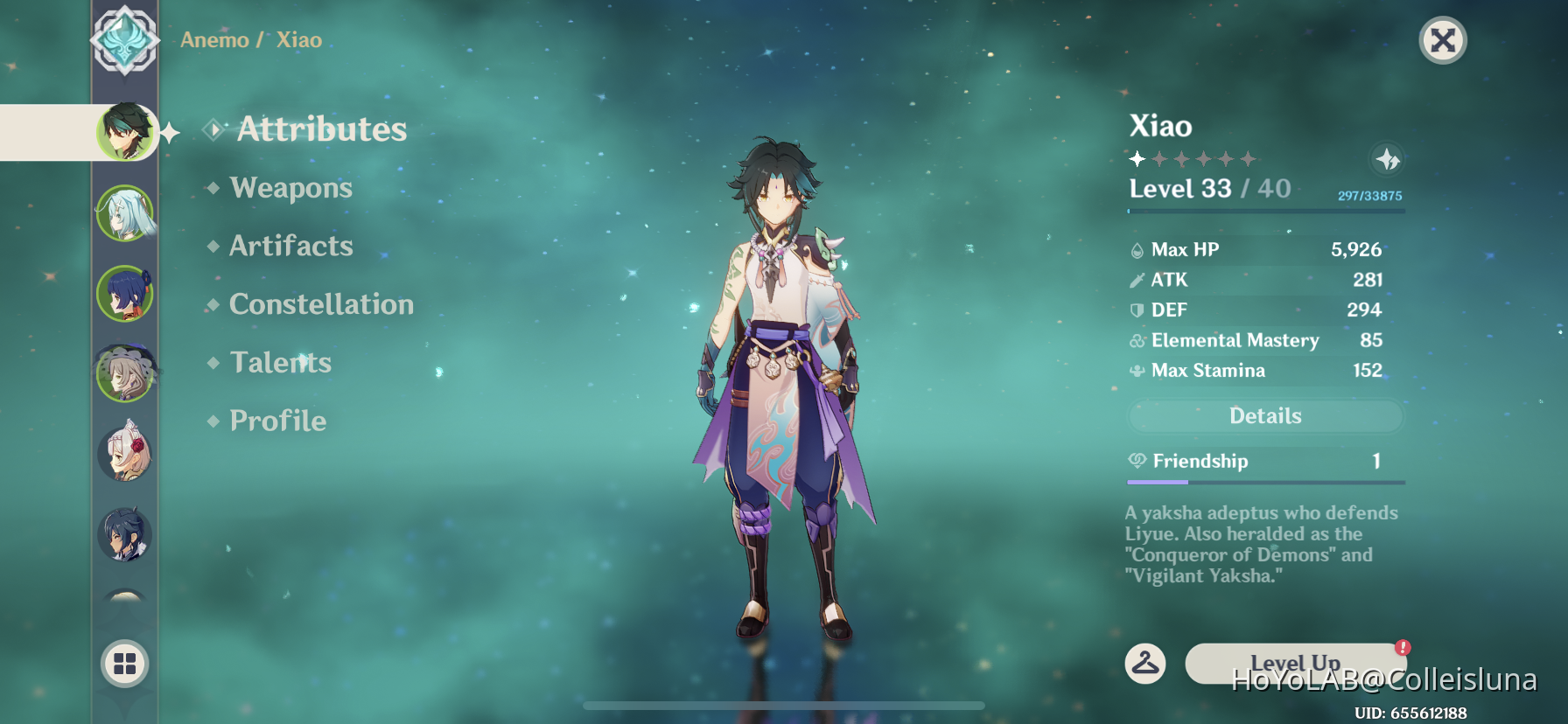Screen dimensions: 1568x724
Task: Open the wardrobe/outfit changing room icon
Action: coord(1147,664)
